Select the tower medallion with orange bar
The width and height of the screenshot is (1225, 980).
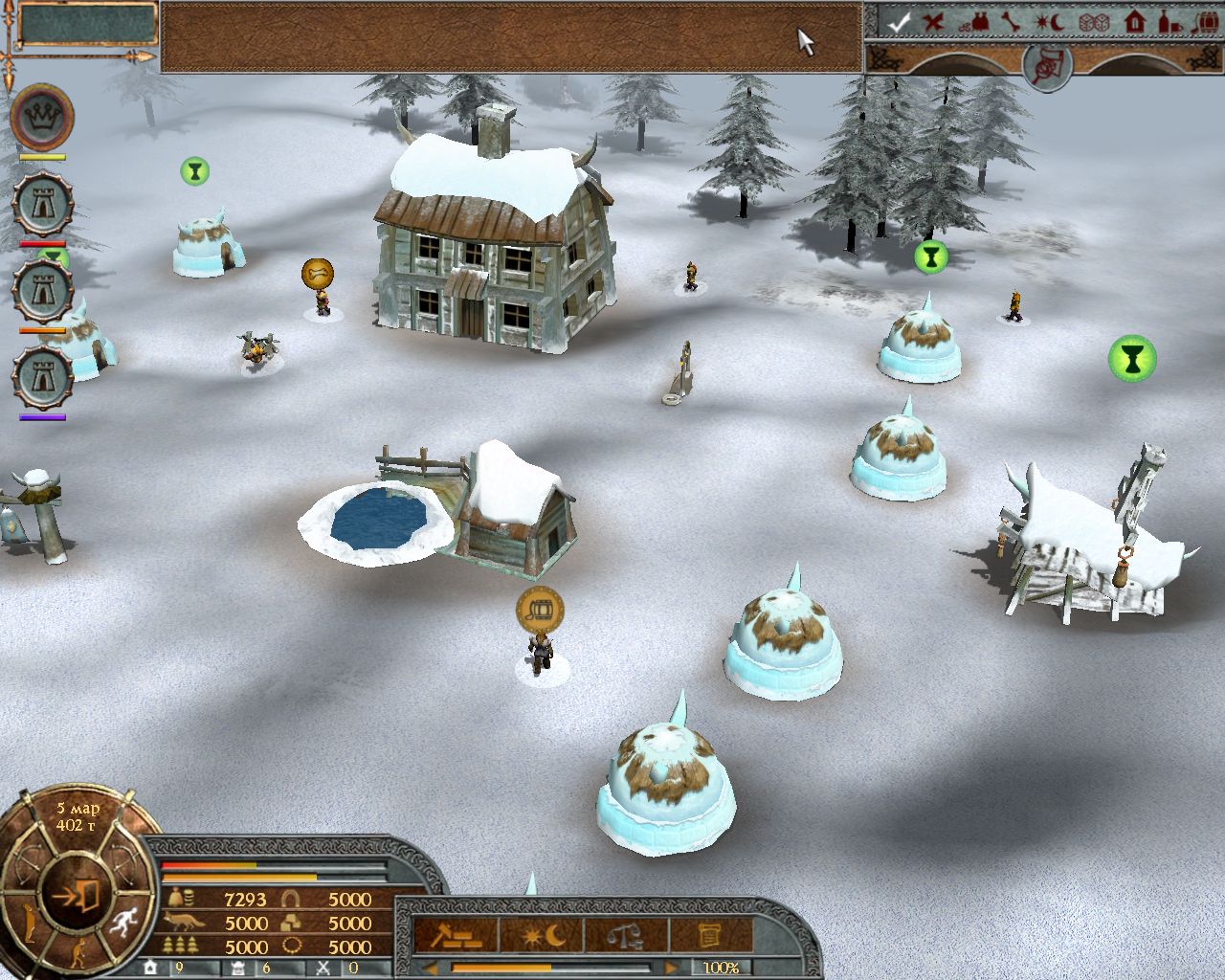pyautogui.click(x=43, y=290)
